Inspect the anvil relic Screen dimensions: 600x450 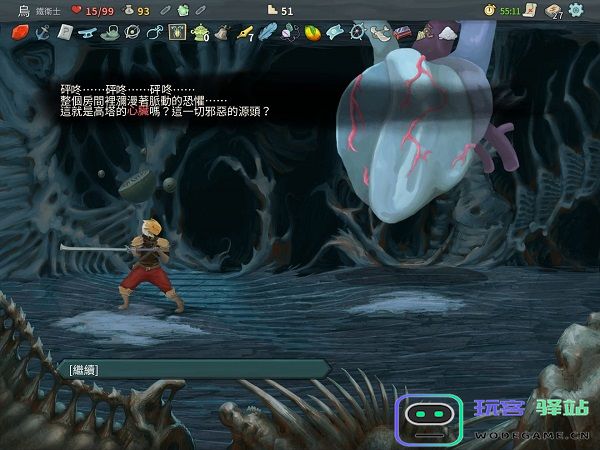(x=86, y=32)
